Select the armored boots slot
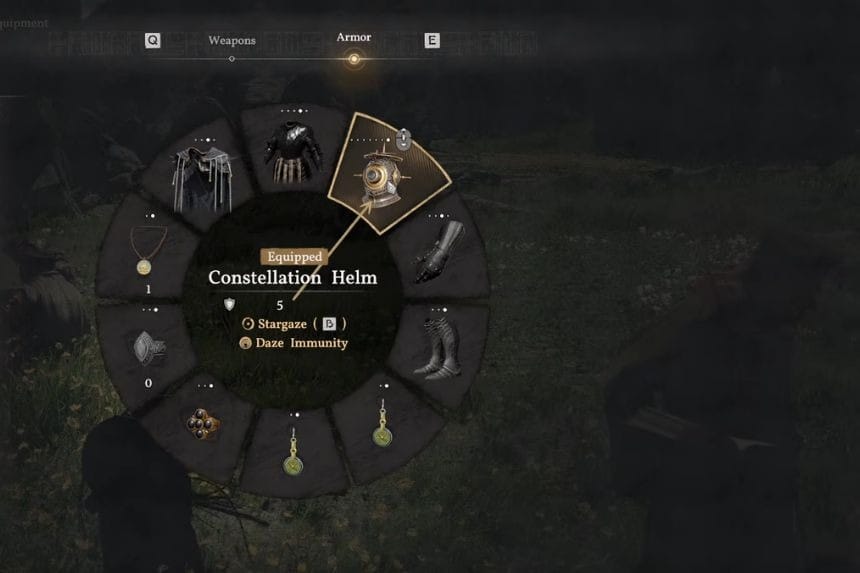This screenshot has height=573, width=860. pos(437,349)
